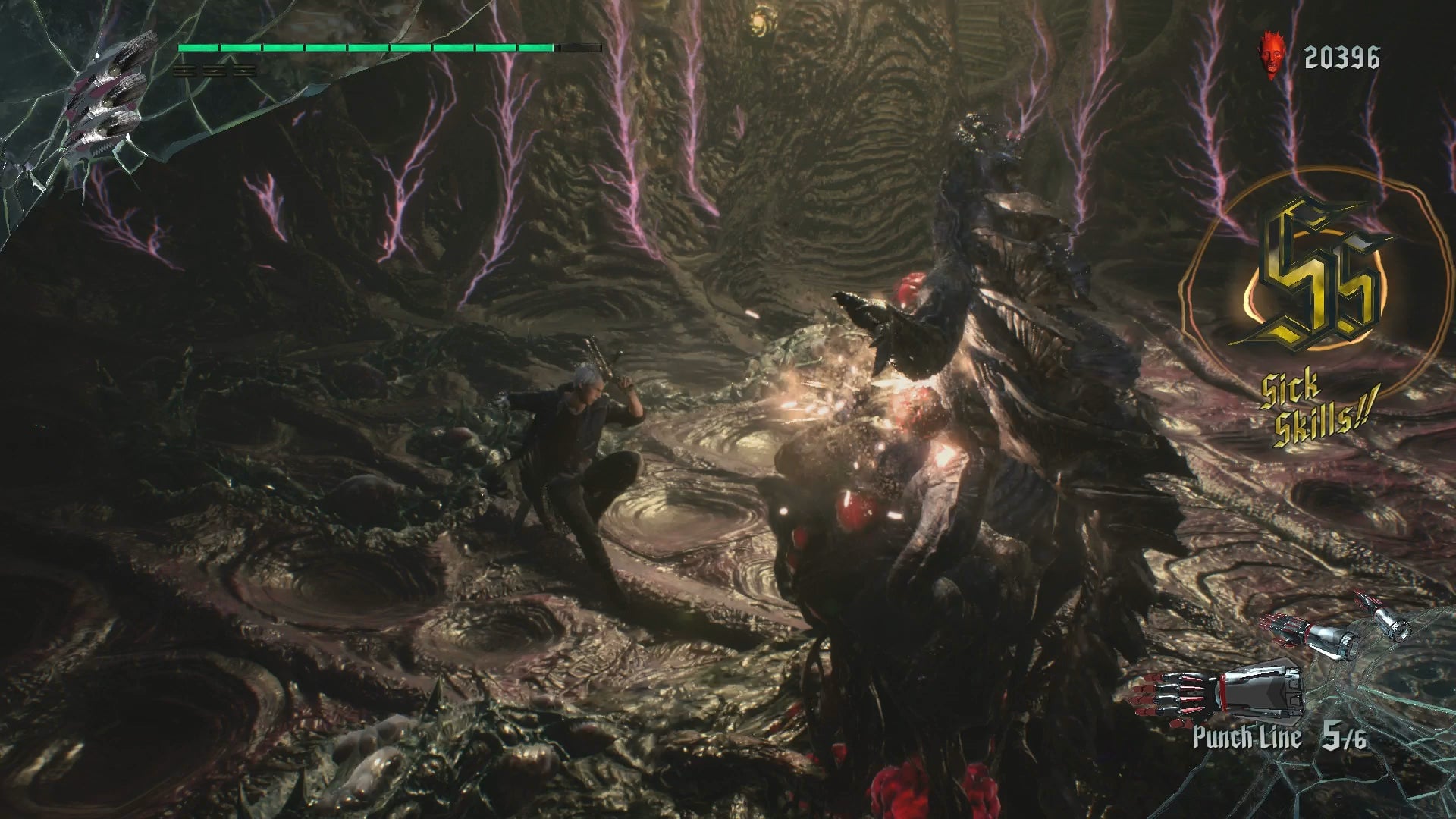Select the equipped Punch Line Devil Breaker arm

[x=1216, y=692]
